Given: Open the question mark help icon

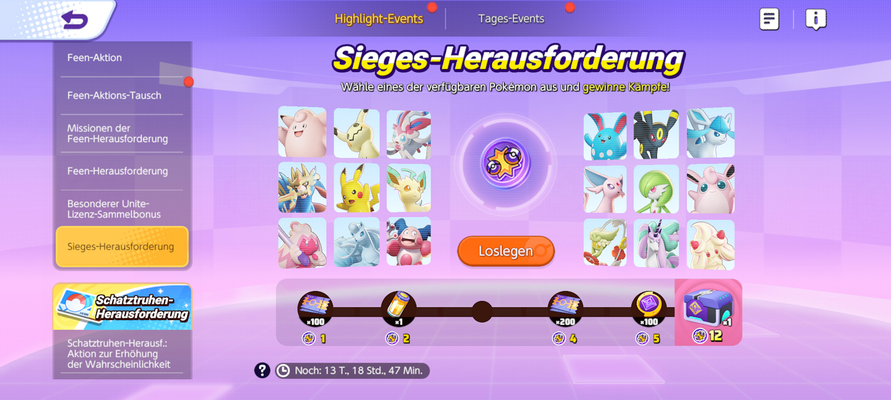Looking at the screenshot, I should click(262, 370).
